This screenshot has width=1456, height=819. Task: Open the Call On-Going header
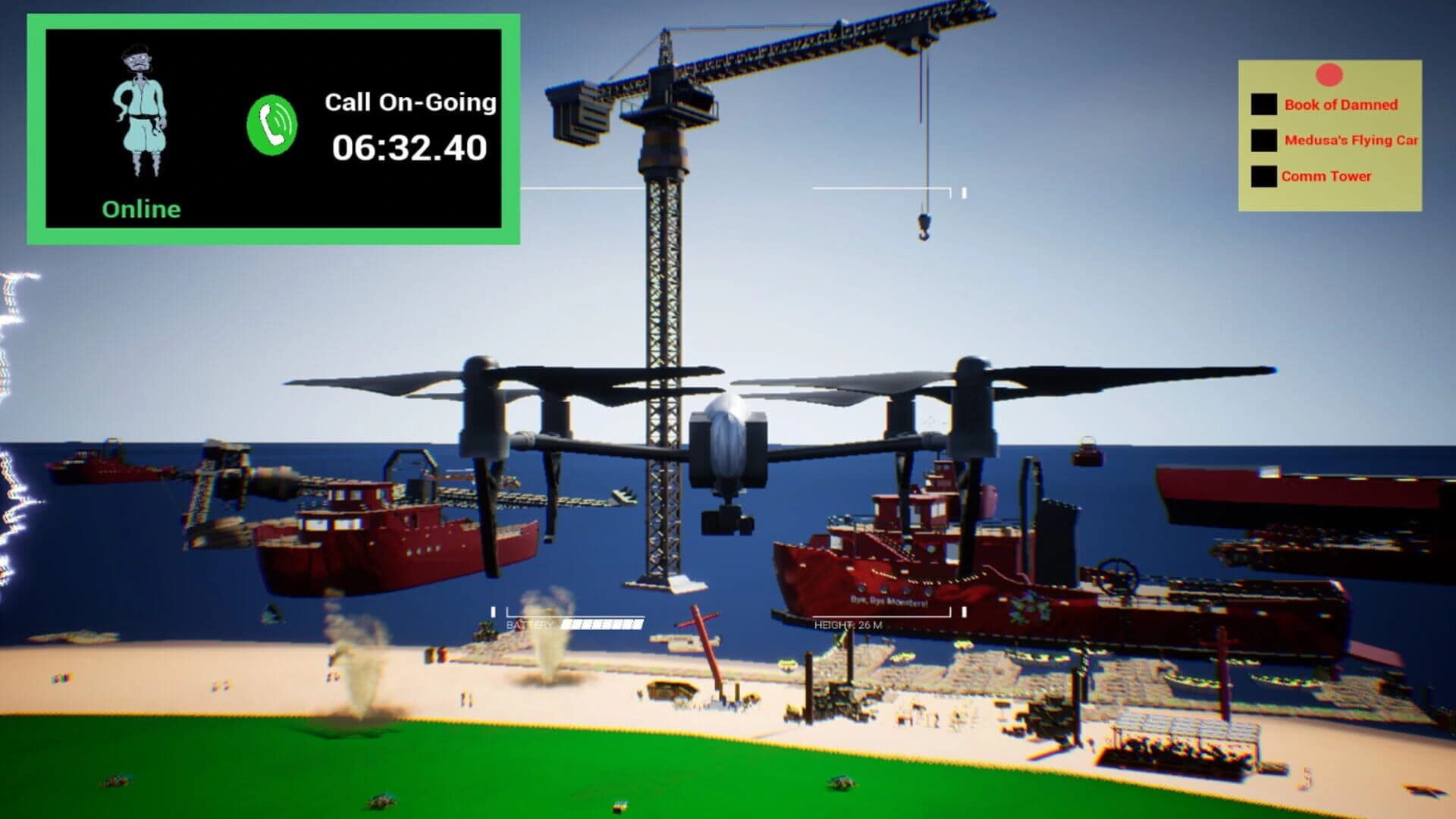(410, 101)
